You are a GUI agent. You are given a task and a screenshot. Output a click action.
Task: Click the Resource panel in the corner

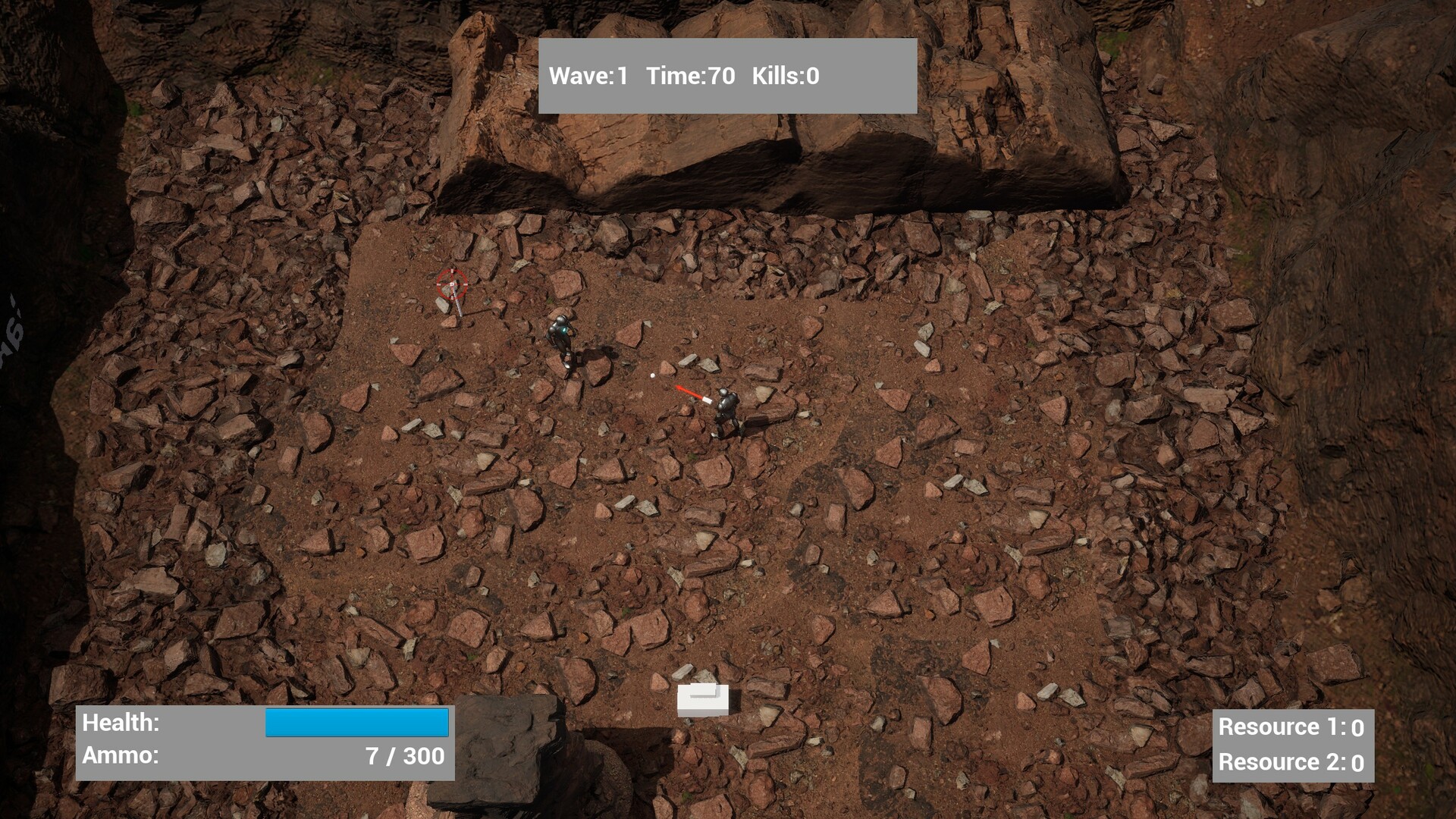pos(1293,745)
